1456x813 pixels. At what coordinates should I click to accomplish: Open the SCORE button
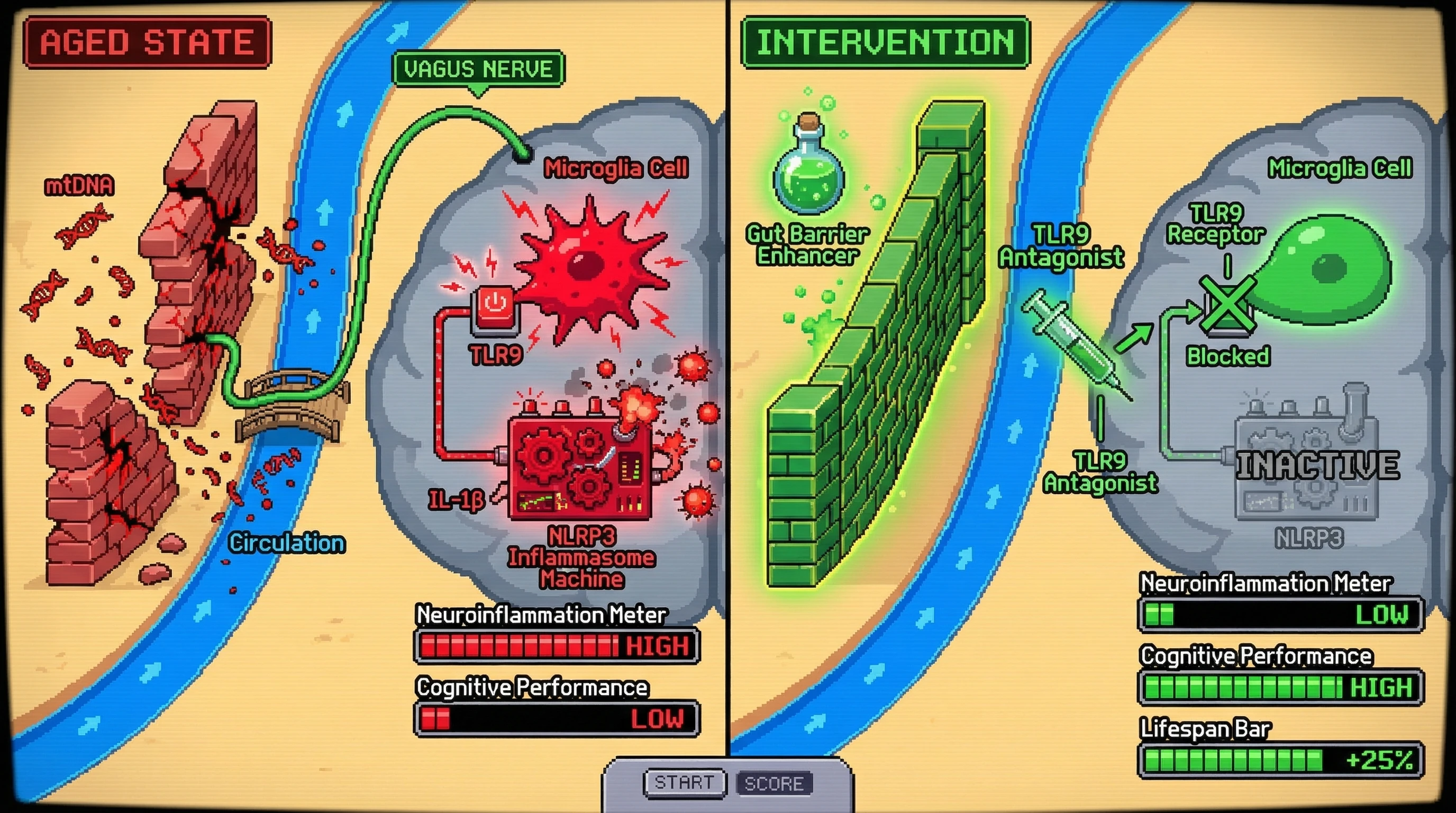[774, 783]
